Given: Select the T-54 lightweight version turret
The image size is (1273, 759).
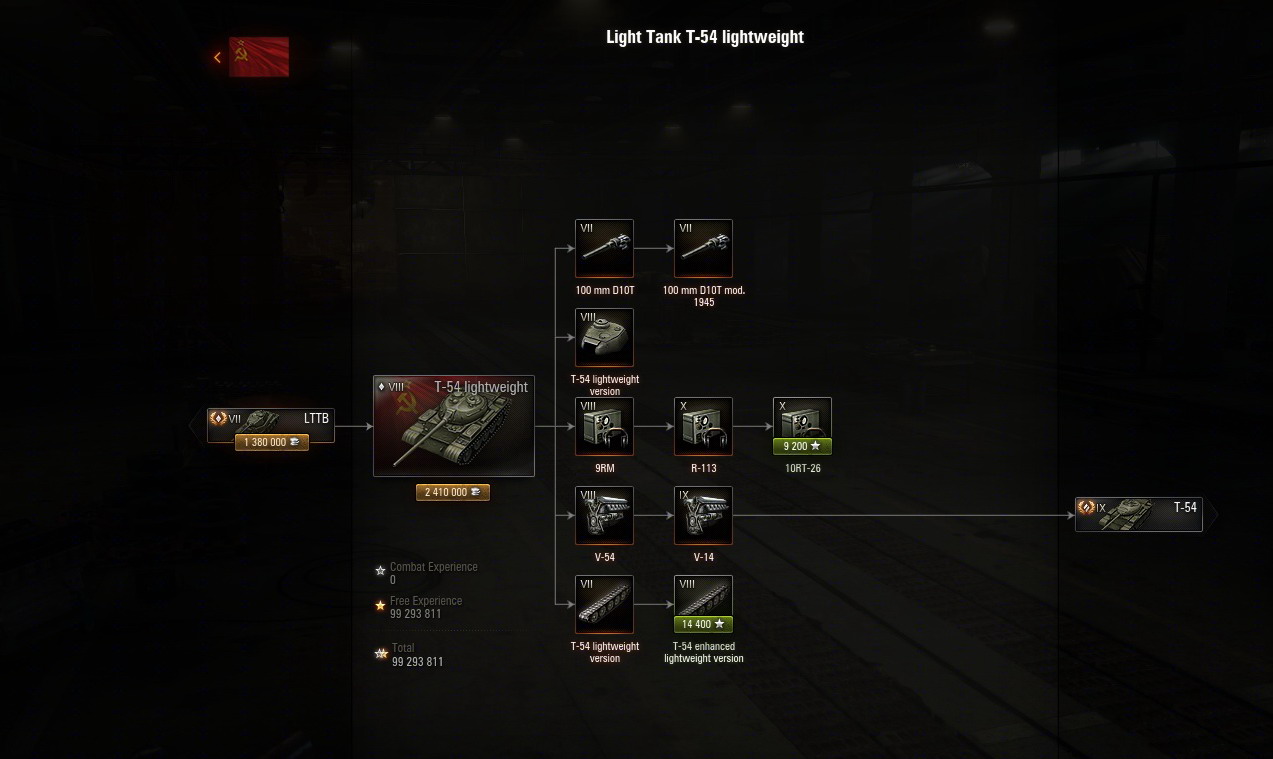Looking at the screenshot, I should click(604, 338).
